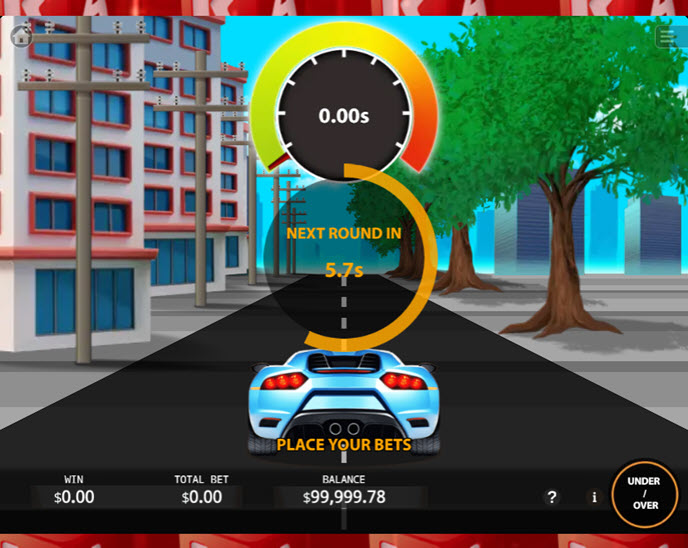The image size is (688, 548).
Task: Open the hamburger menu
Action: [x=667, y=37]
